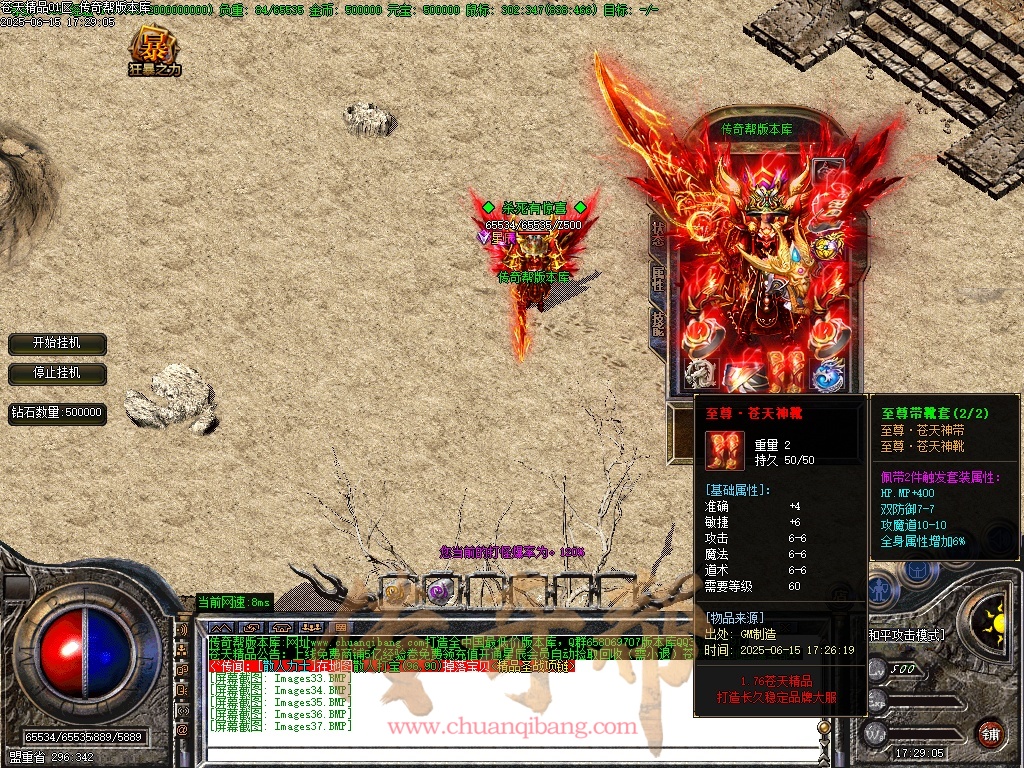The height and width of the screenshot is (768, 1024).
Task: Click the first chat channel mountain button
Action: (x=219, y=629)
